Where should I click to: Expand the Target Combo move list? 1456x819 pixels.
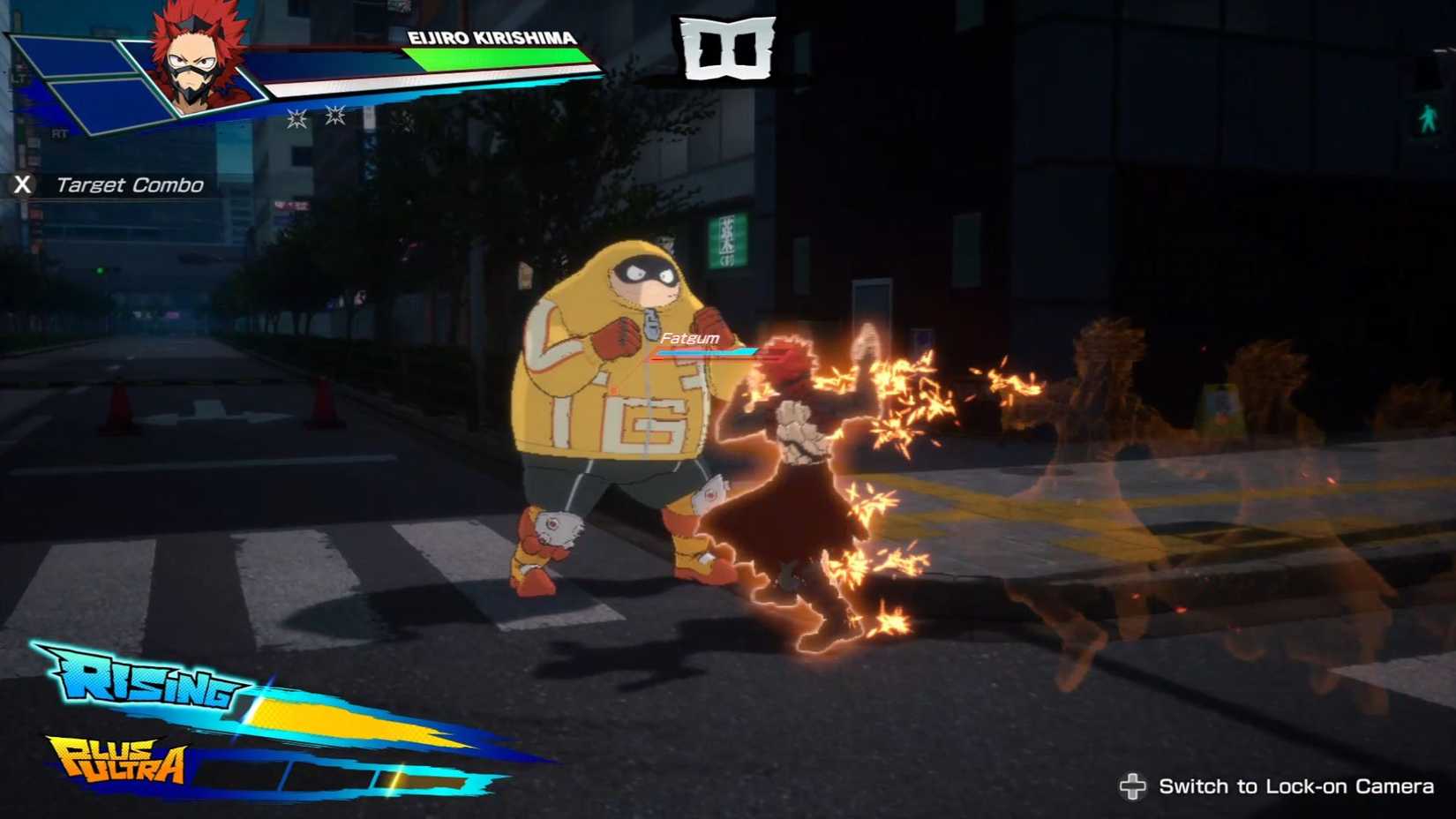tap(131, 185)
